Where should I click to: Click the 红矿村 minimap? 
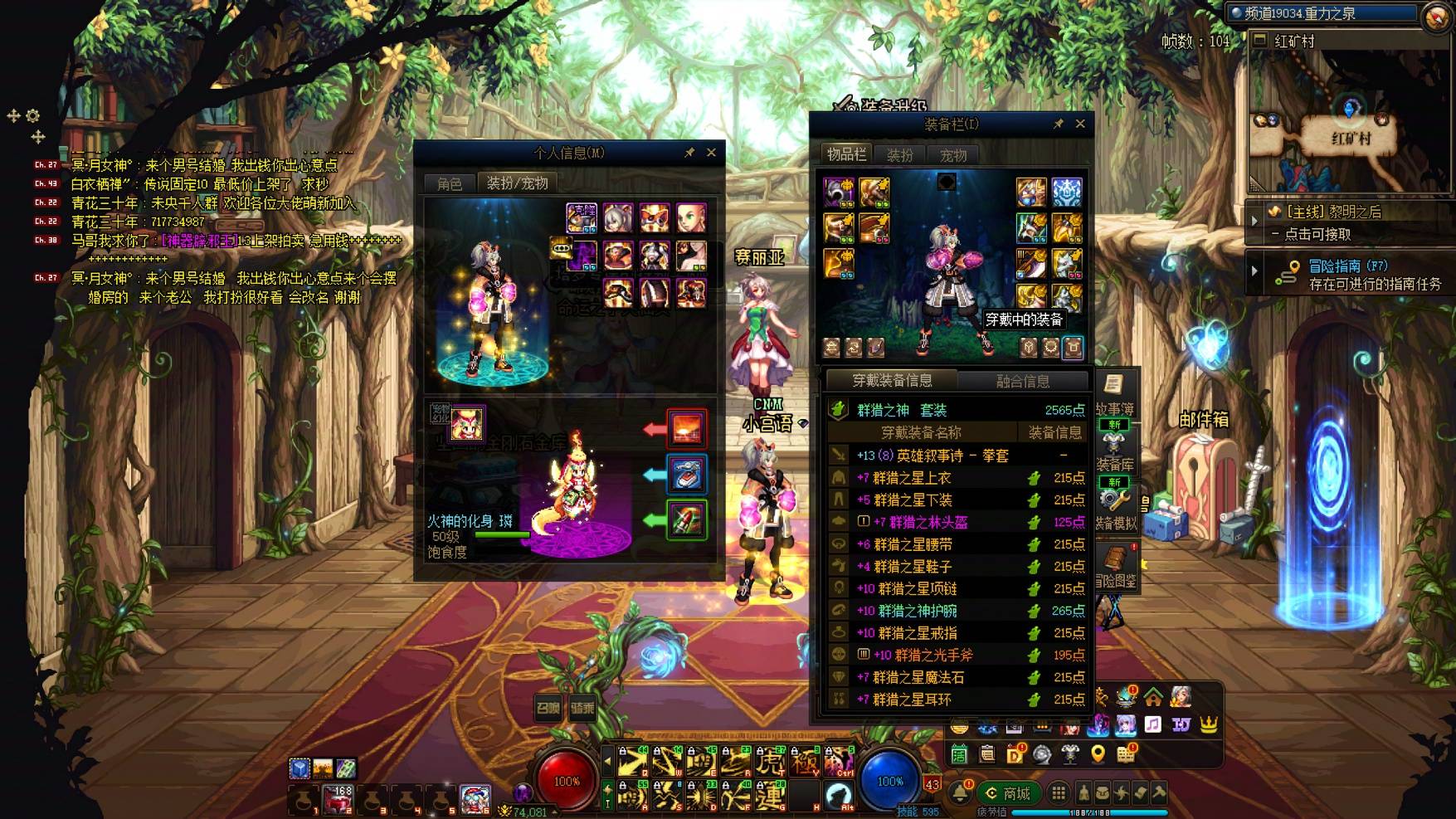pos(1350,124)
